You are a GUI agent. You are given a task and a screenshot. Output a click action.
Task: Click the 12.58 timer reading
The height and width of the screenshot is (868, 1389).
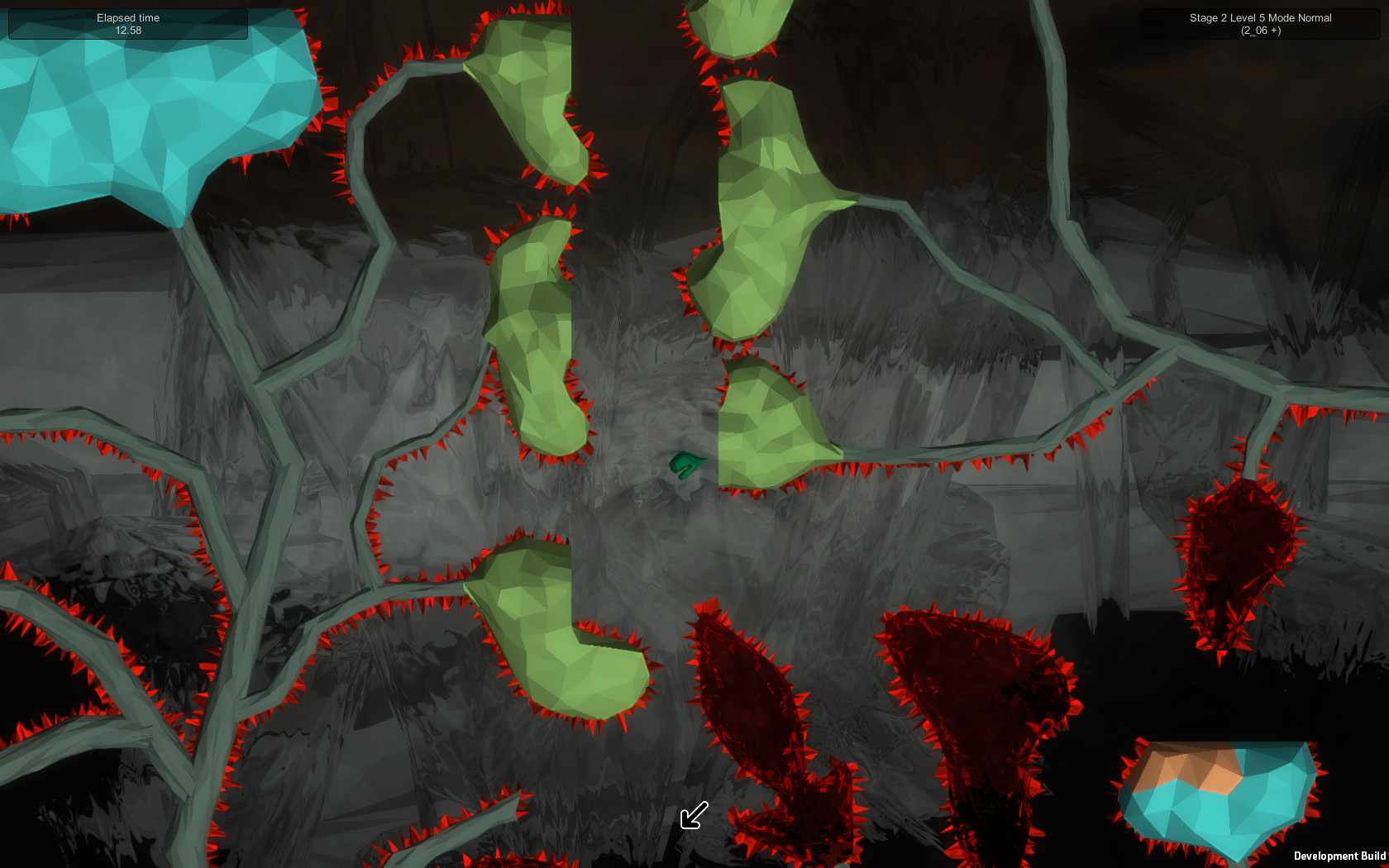(x=127, y=30)
